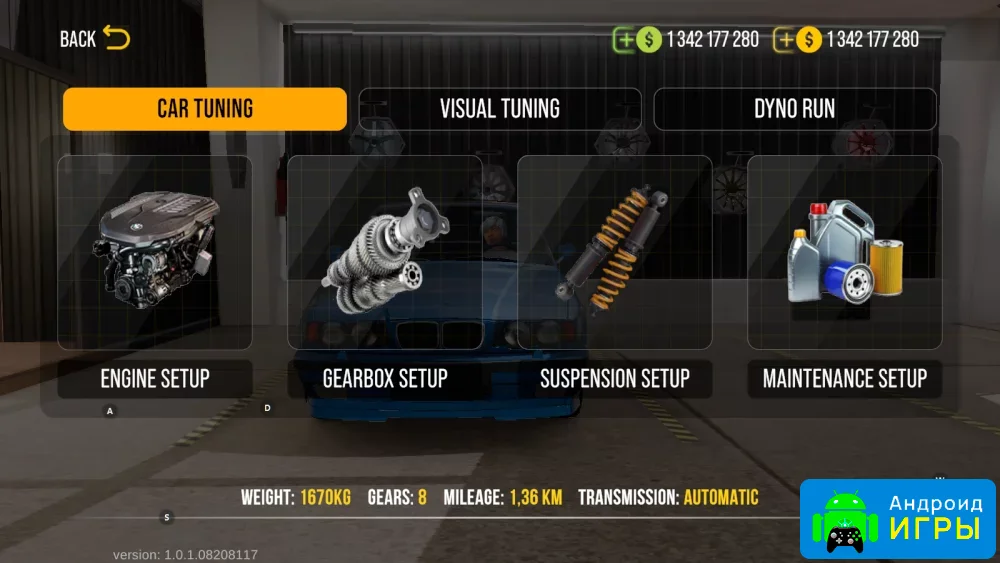
Task: Switch to the Visual Tuning tab
Action: [500, 109]
